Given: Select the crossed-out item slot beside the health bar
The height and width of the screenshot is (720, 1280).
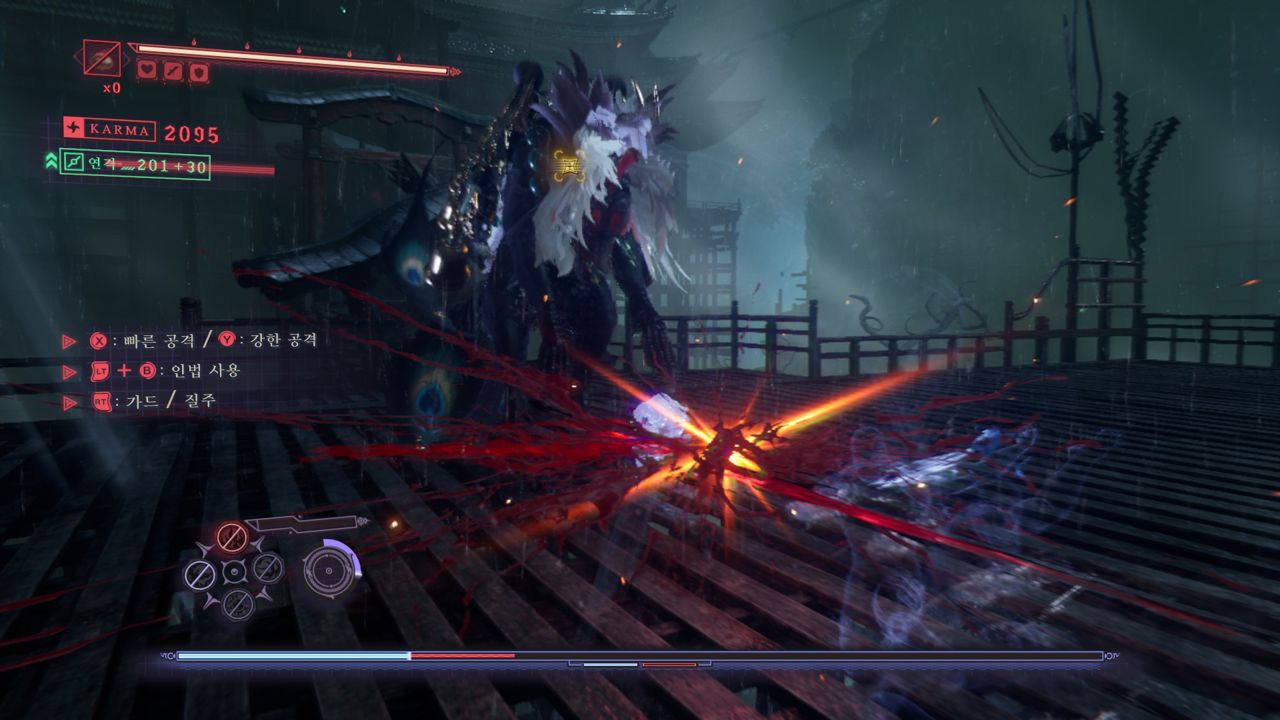Looking at the screenshot, I should click(x=102, y=58).
